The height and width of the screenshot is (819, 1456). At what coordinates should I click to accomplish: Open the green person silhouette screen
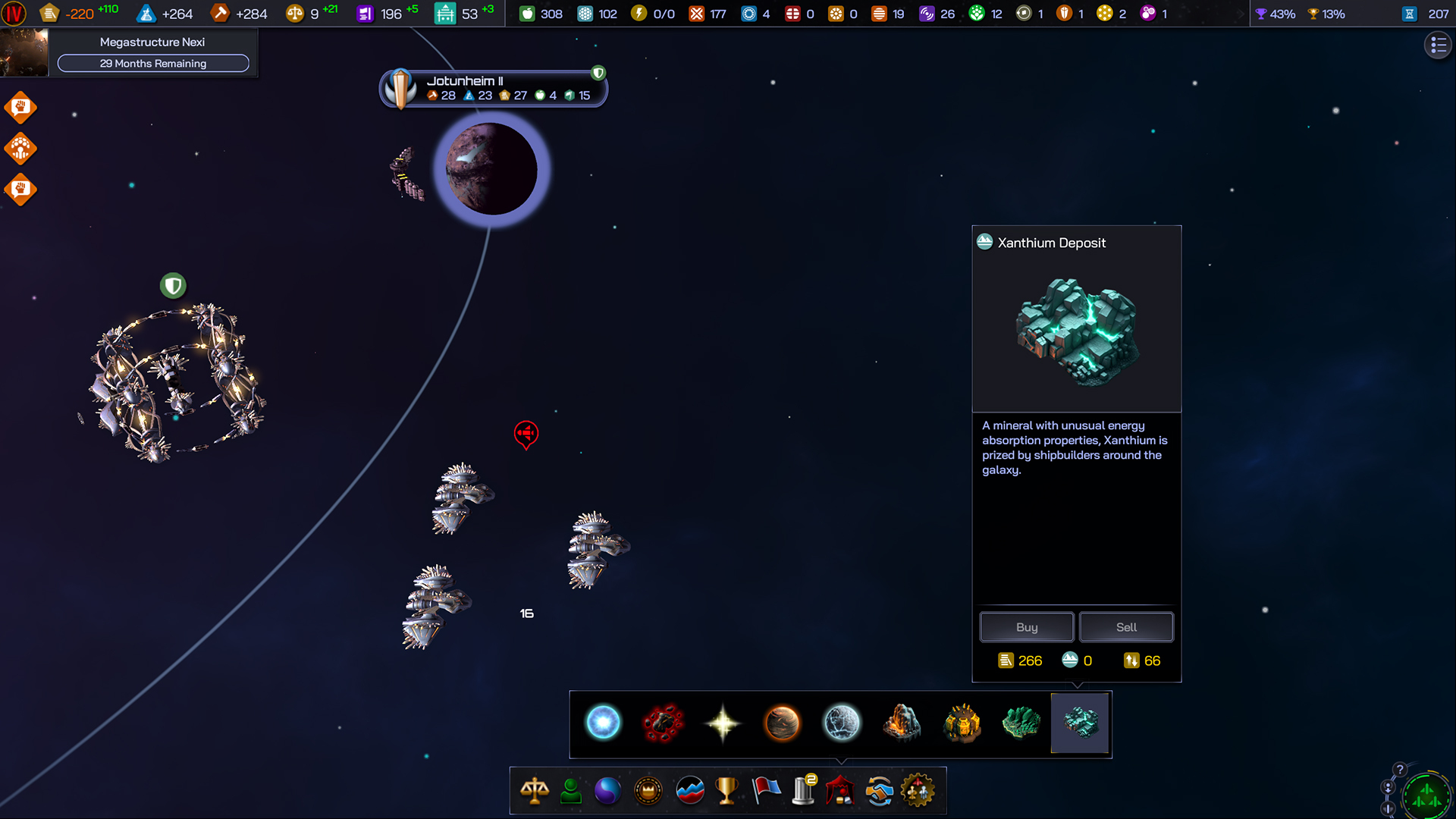[571, 791]
